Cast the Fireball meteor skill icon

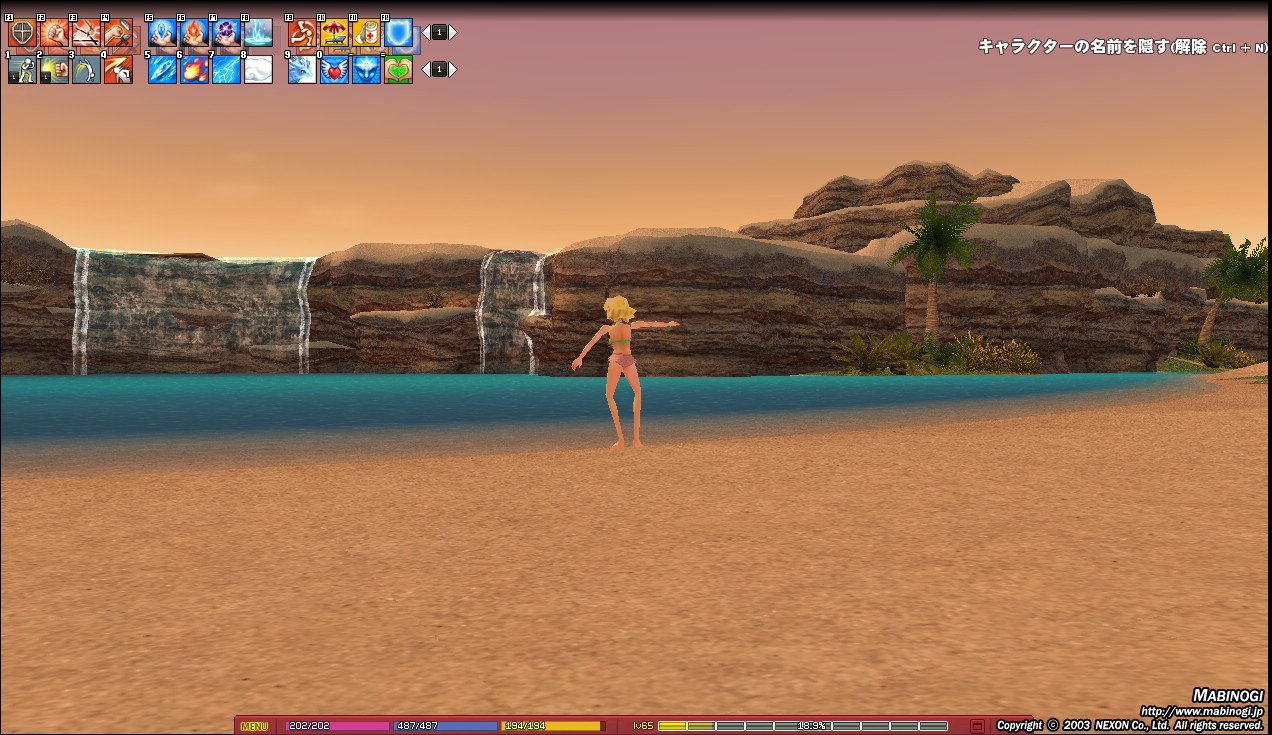[x=194, y=69]
